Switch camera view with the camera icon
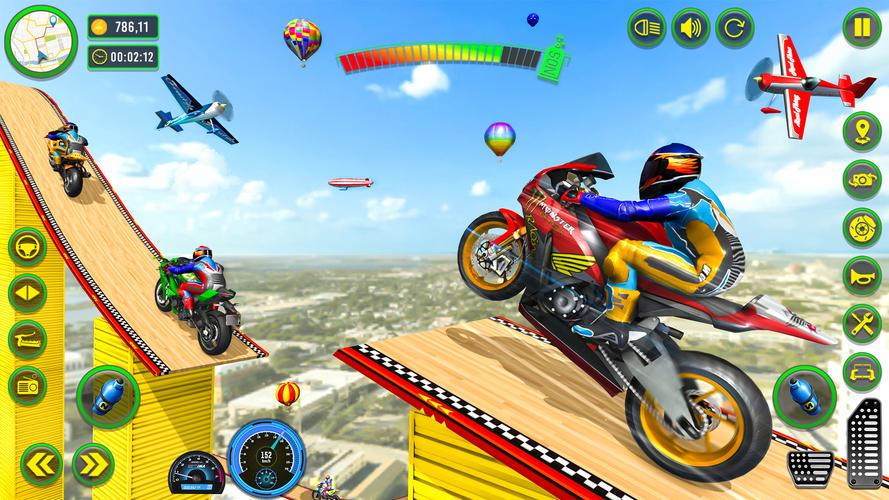This screenshot has height=500, width=889. coord(861,179)
